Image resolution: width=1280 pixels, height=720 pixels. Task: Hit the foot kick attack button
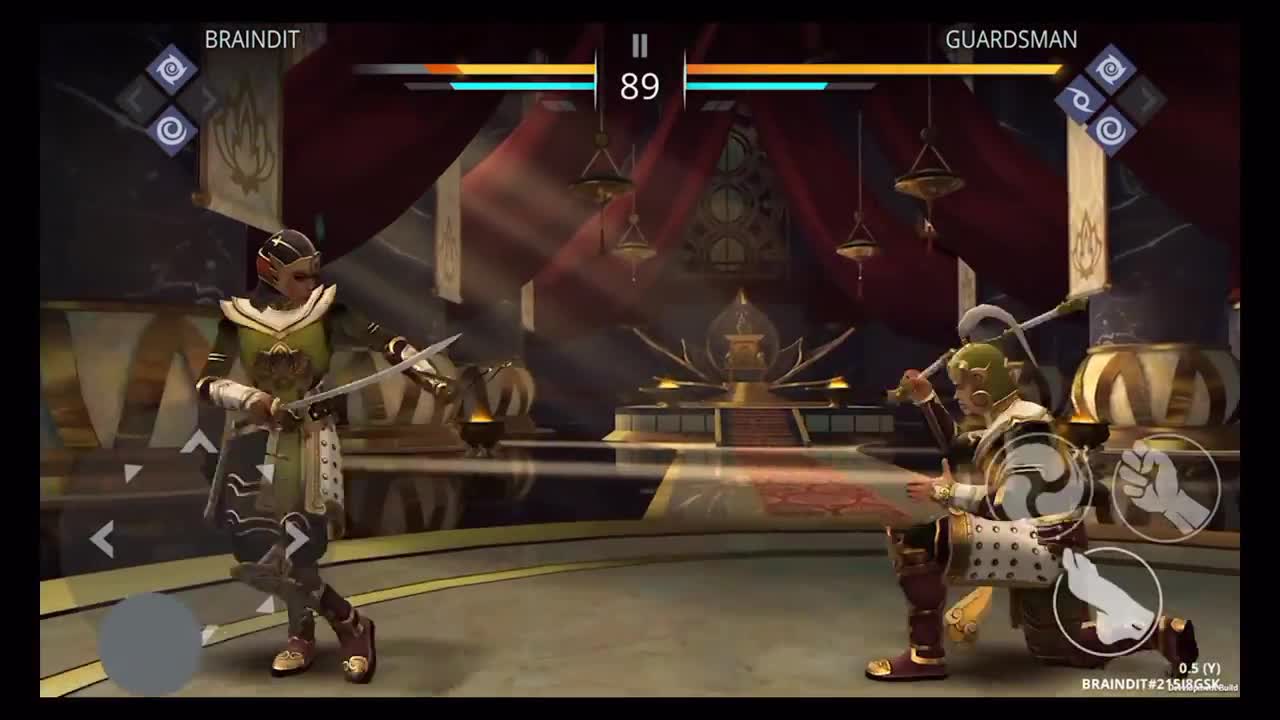1107,599
